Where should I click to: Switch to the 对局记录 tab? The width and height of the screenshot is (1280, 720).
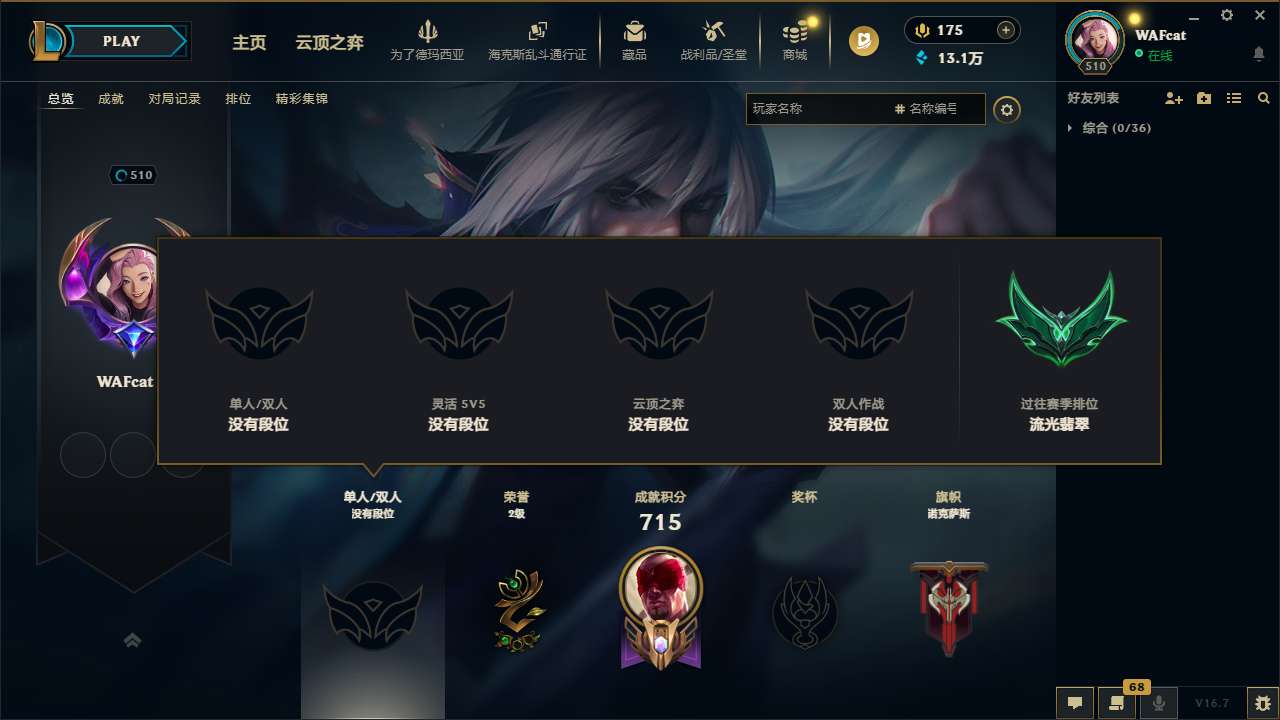click(x=175, y=98)
